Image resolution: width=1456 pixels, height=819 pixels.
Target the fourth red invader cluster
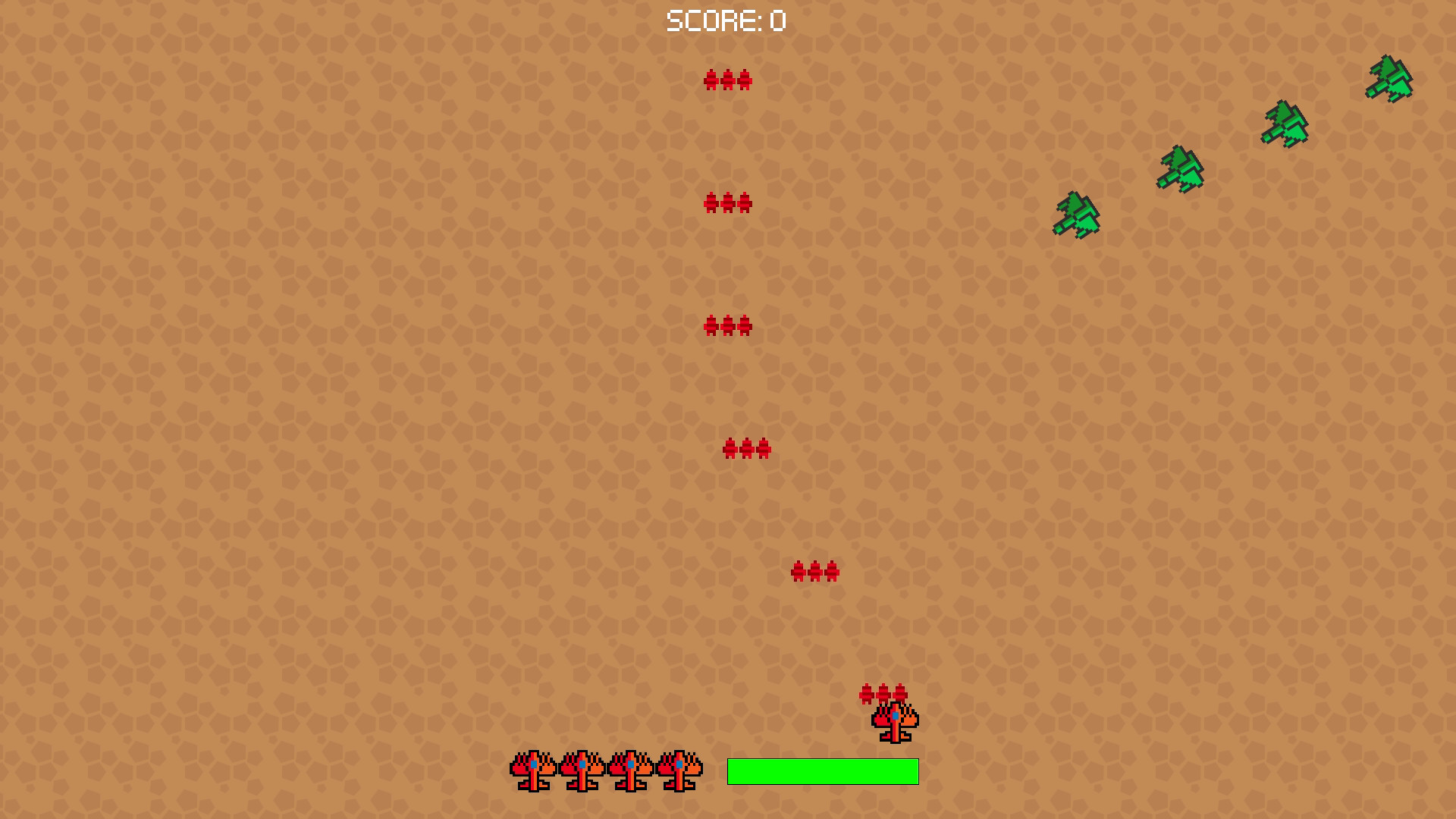pos(747,449)
